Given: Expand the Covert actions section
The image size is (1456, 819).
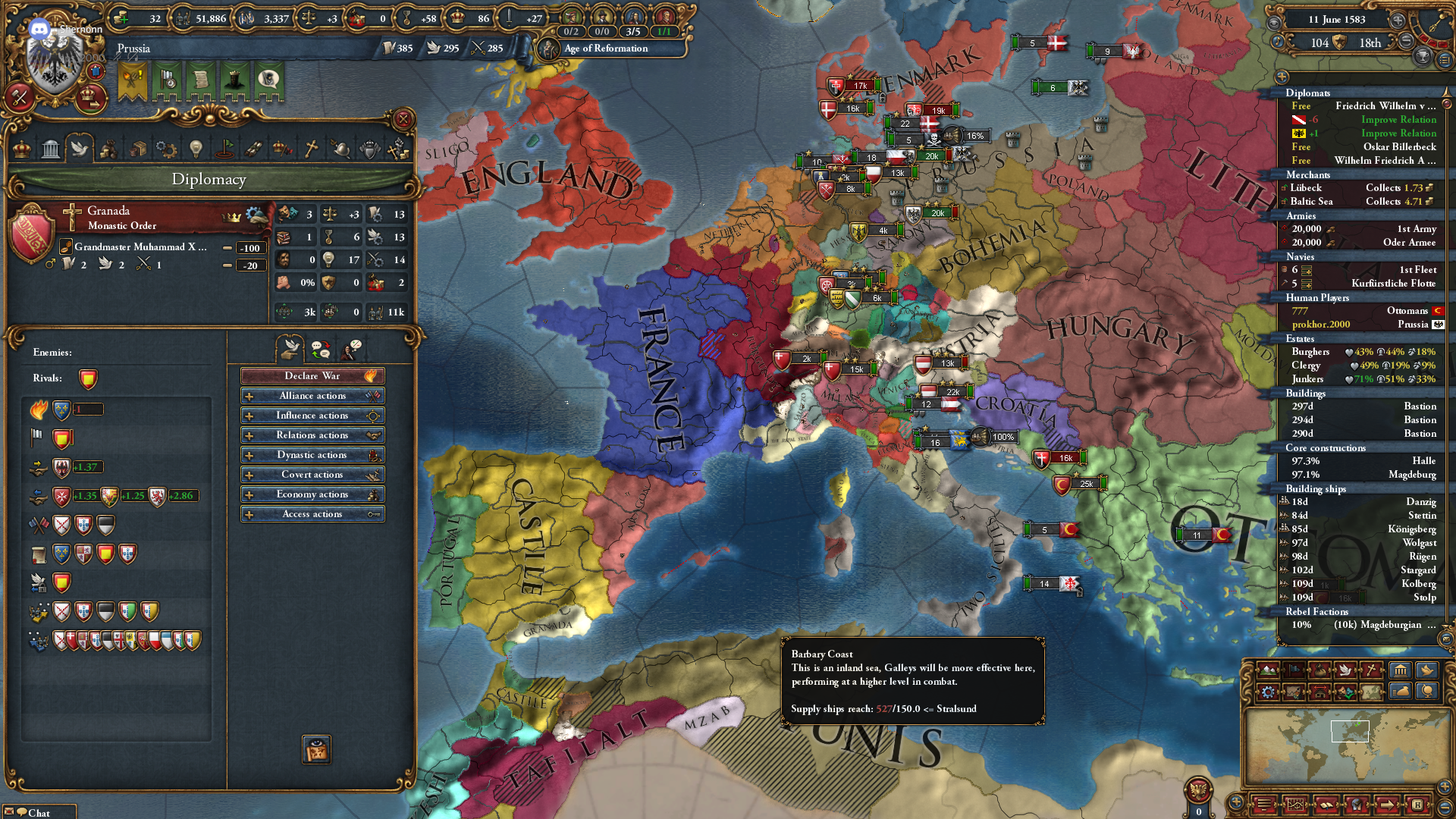Looking at the screenshot, I should point(312,474).
